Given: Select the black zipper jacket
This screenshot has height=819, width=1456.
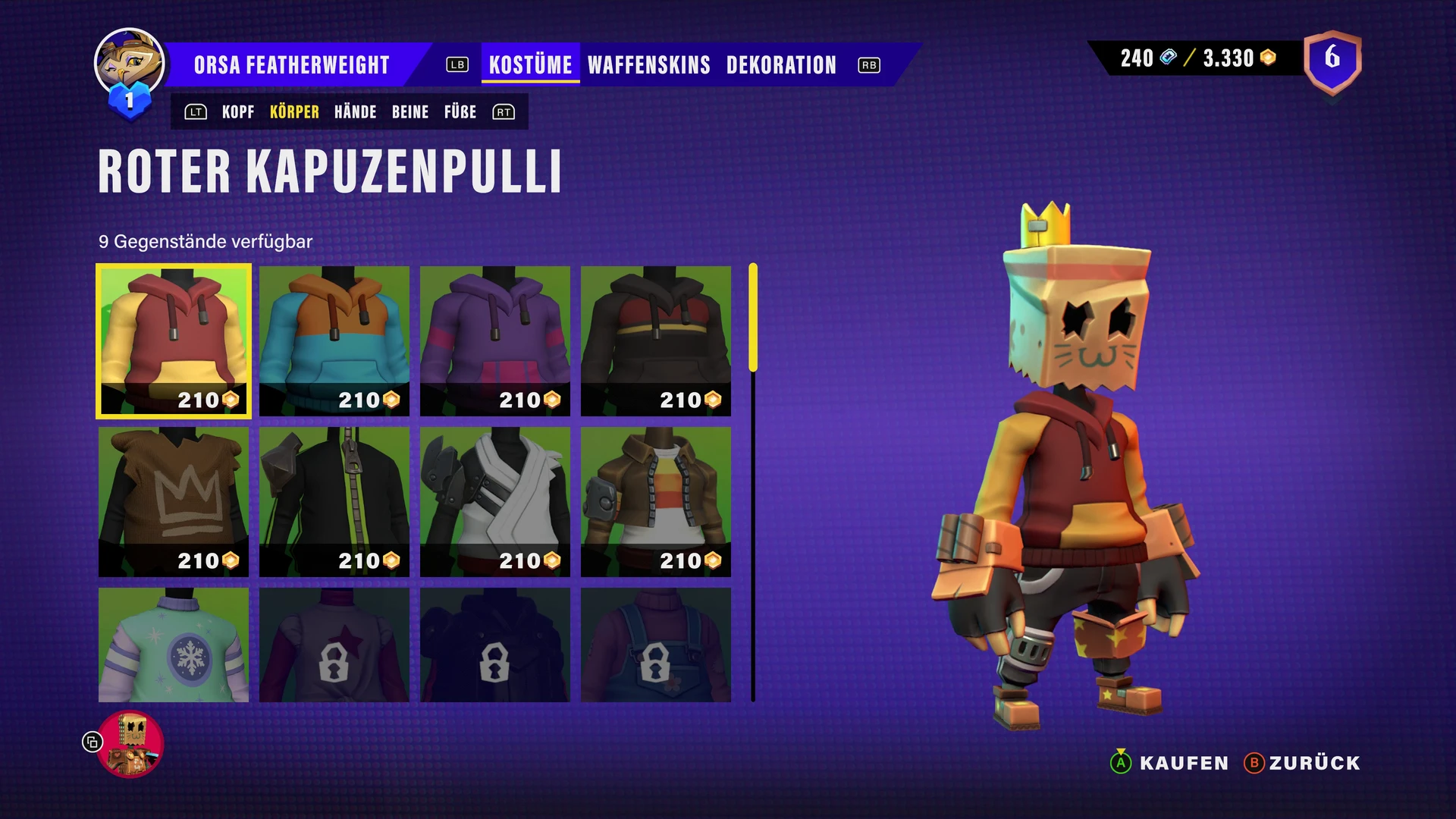Looking at the screenshot, I should (x=334, y=501).
